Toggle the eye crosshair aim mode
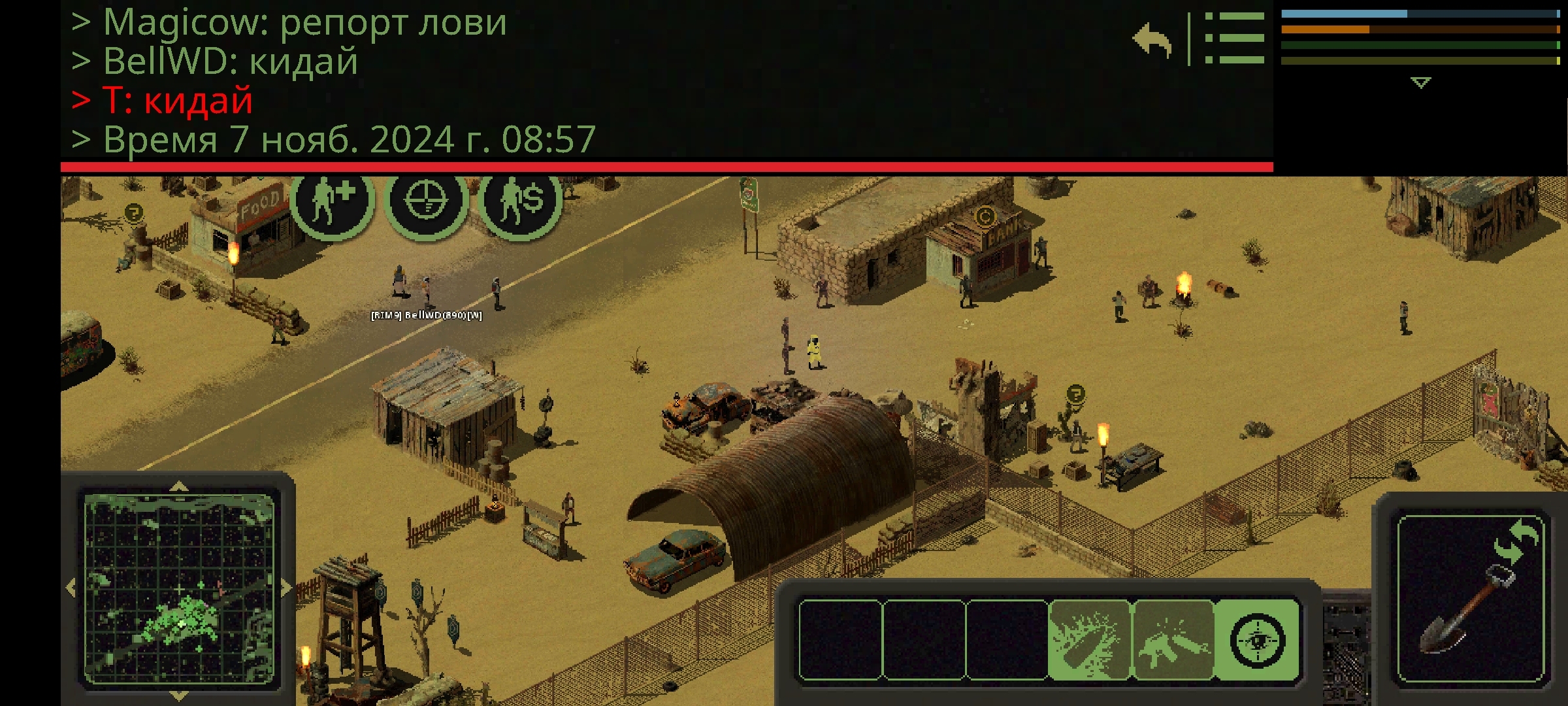 [1256, 641]
